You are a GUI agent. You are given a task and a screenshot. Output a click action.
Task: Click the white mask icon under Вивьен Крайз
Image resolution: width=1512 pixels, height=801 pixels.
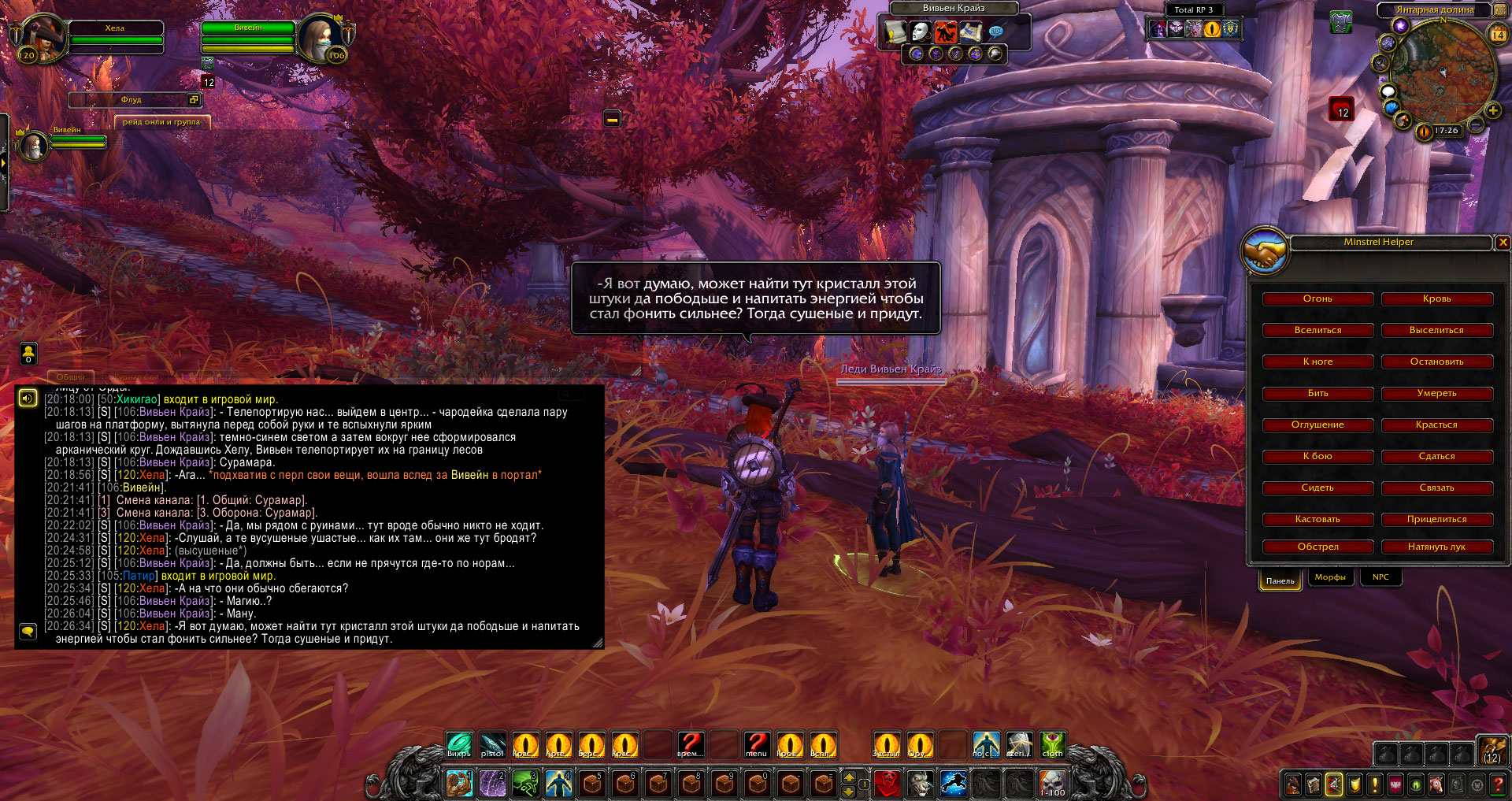pos(920,32)
